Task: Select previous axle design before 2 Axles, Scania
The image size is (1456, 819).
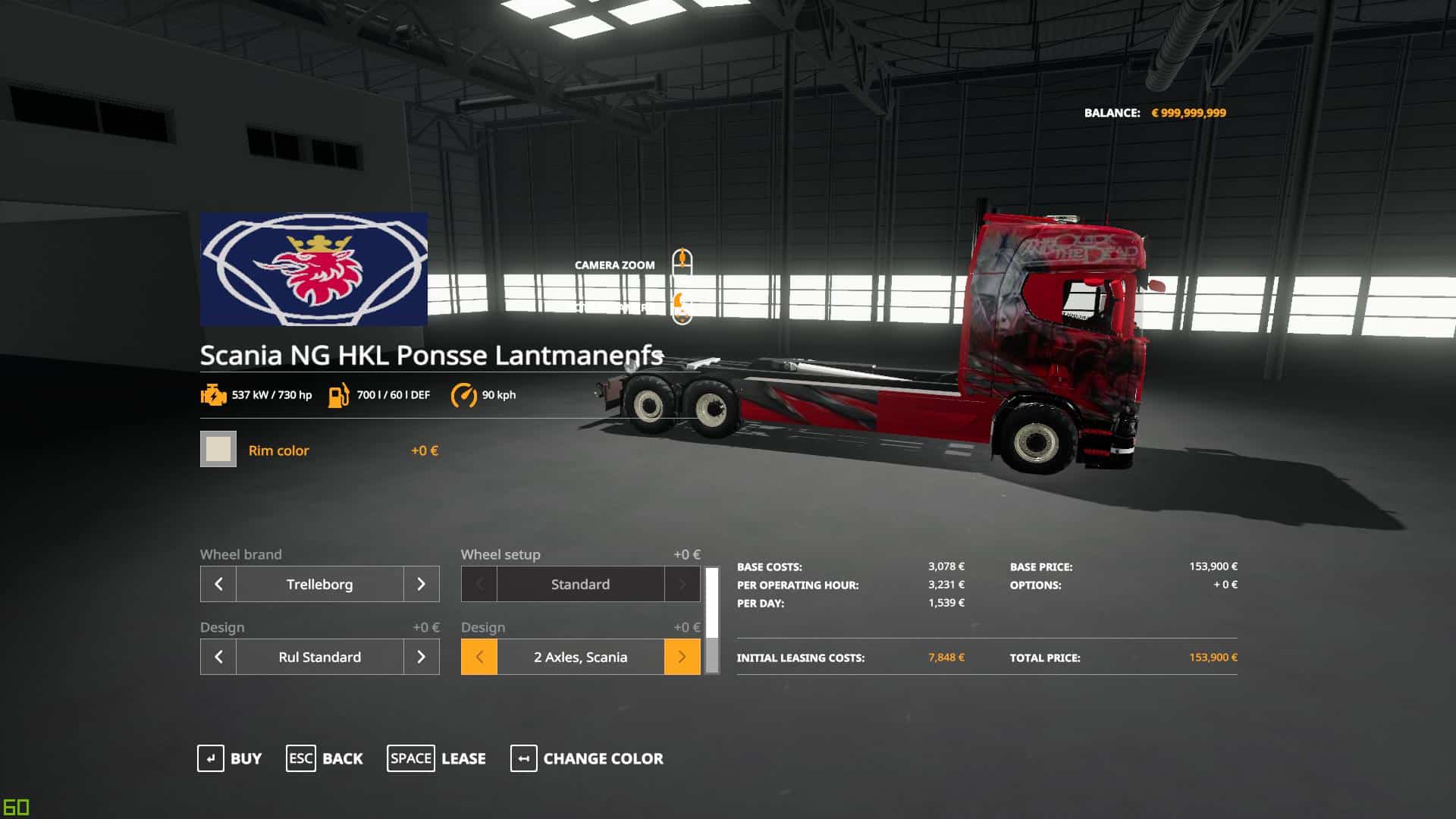Action: coord(479,657)
